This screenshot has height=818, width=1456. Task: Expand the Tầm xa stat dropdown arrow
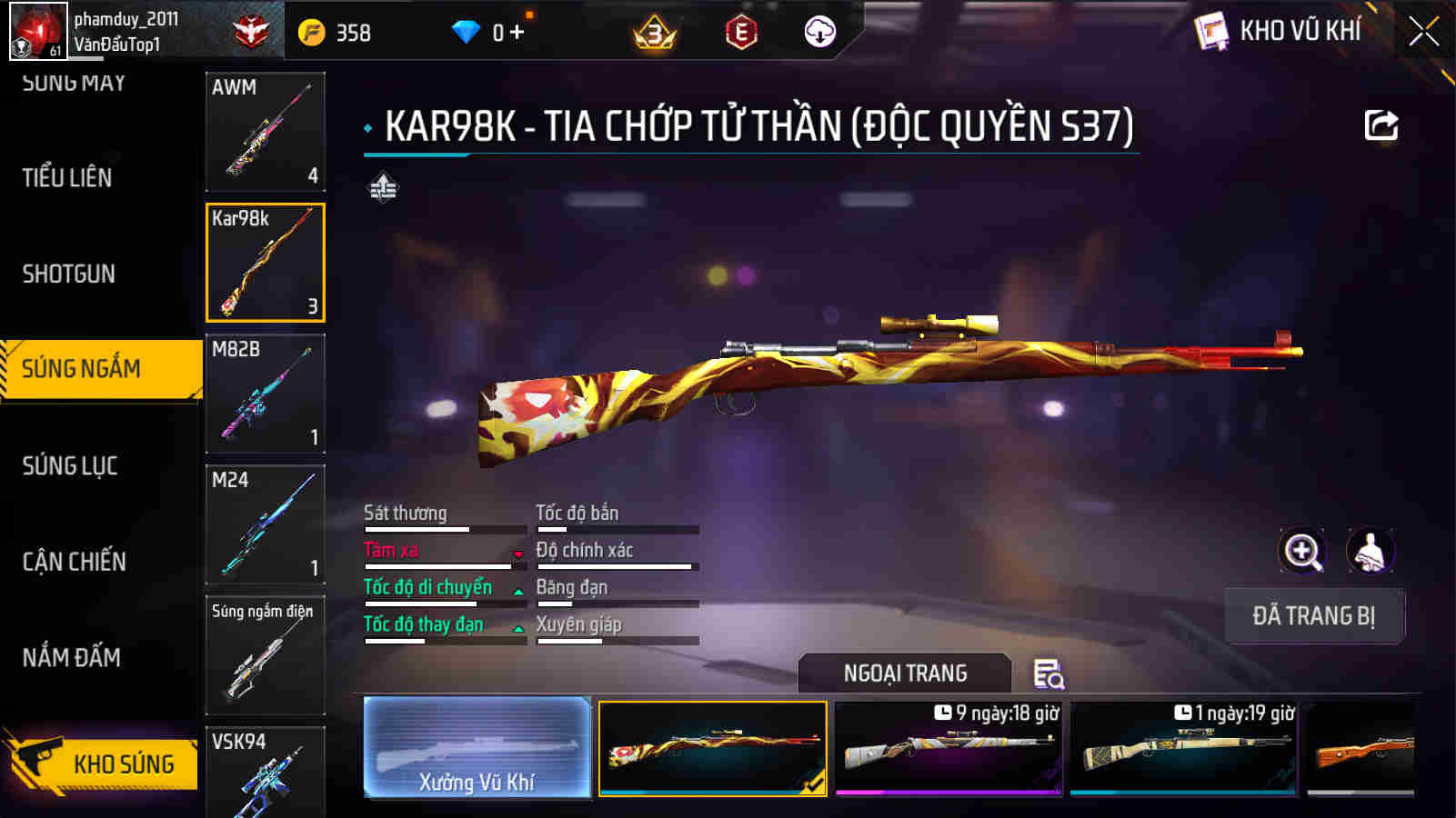pos(517,554)
